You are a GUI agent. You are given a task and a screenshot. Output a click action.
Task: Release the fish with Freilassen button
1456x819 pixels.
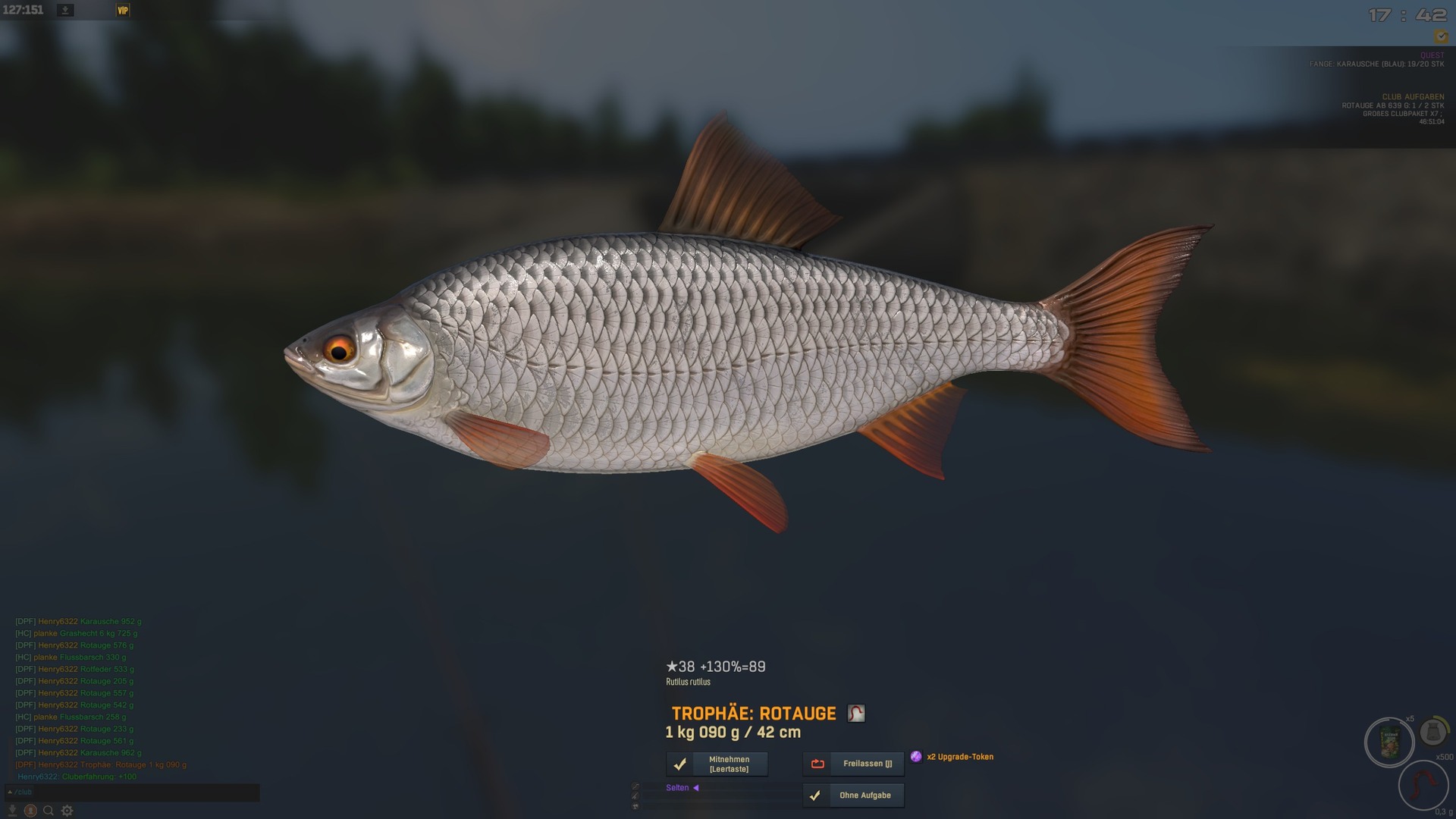coord(853,764)
